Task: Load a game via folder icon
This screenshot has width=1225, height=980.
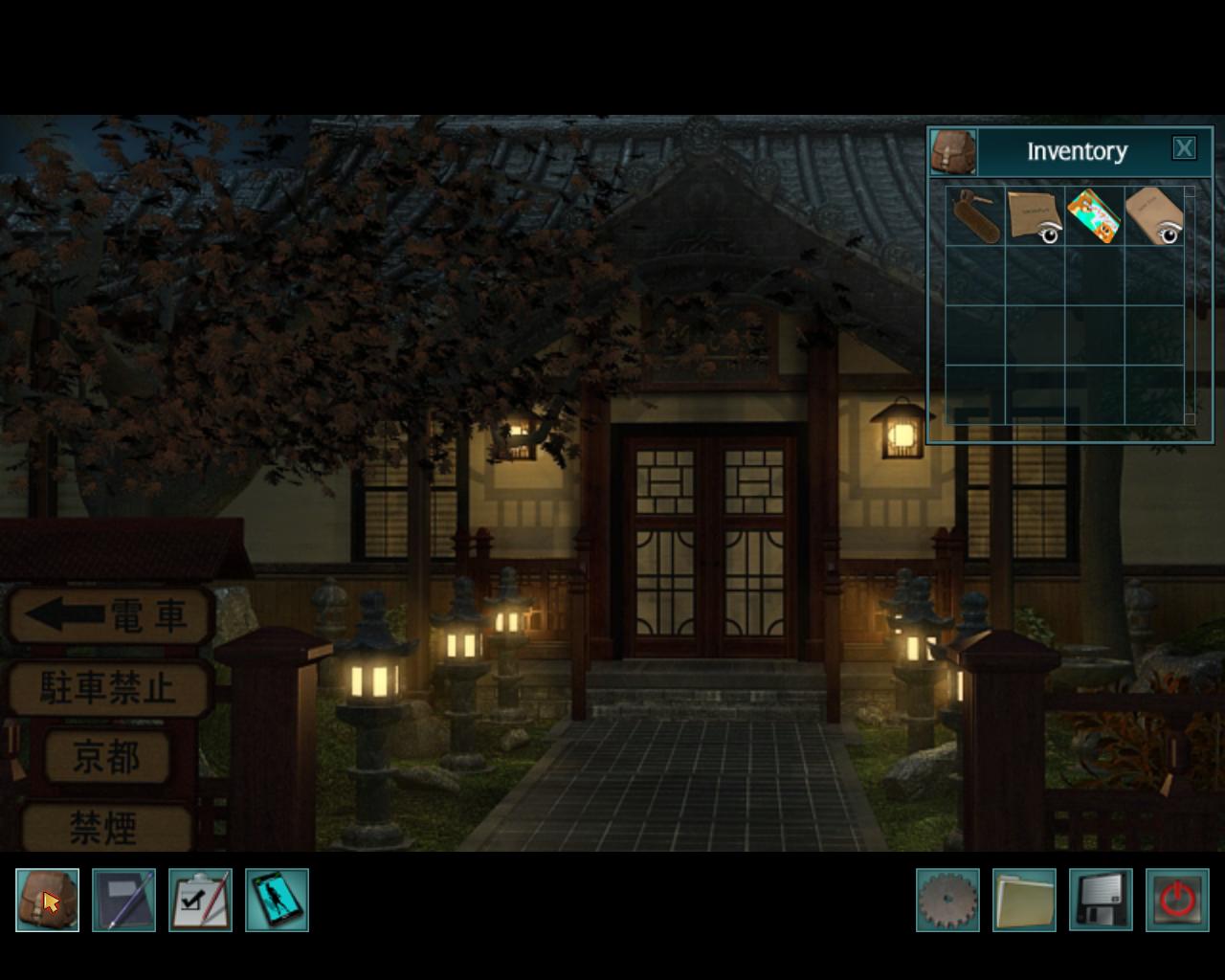Action: pyautogui.click(x=1024, y=900)
